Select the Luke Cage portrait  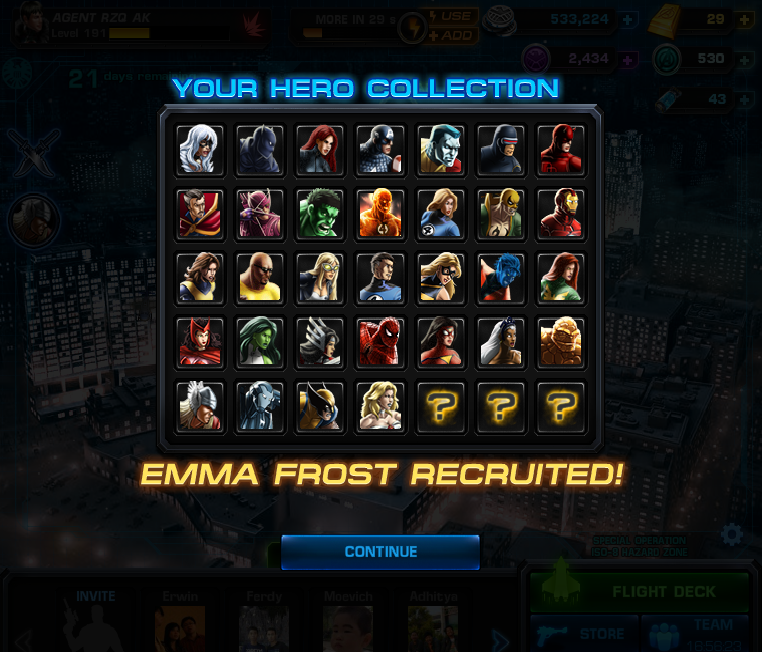click(x=260, y=278)
